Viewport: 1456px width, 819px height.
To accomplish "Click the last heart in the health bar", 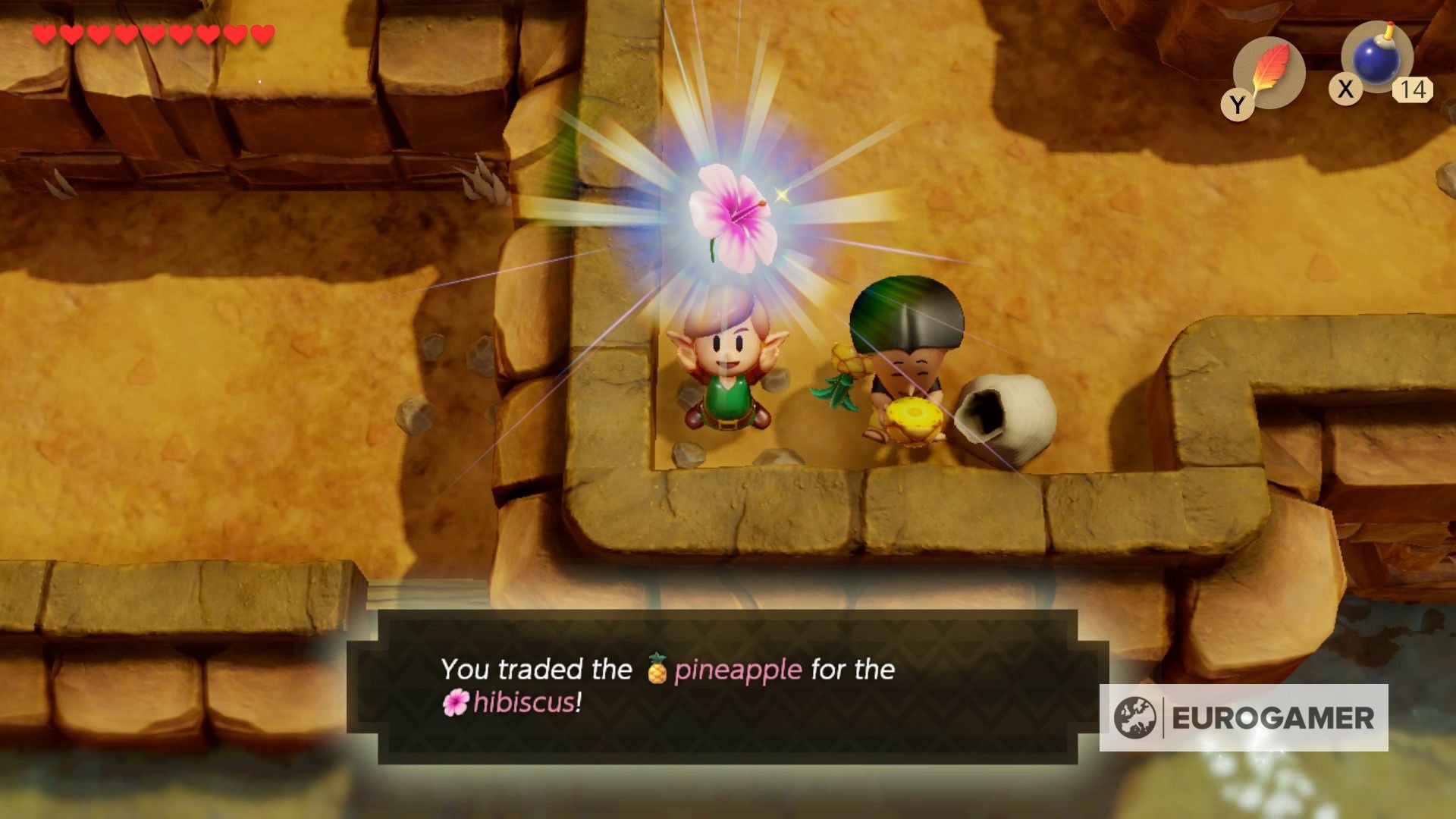I will pos(262,33).
